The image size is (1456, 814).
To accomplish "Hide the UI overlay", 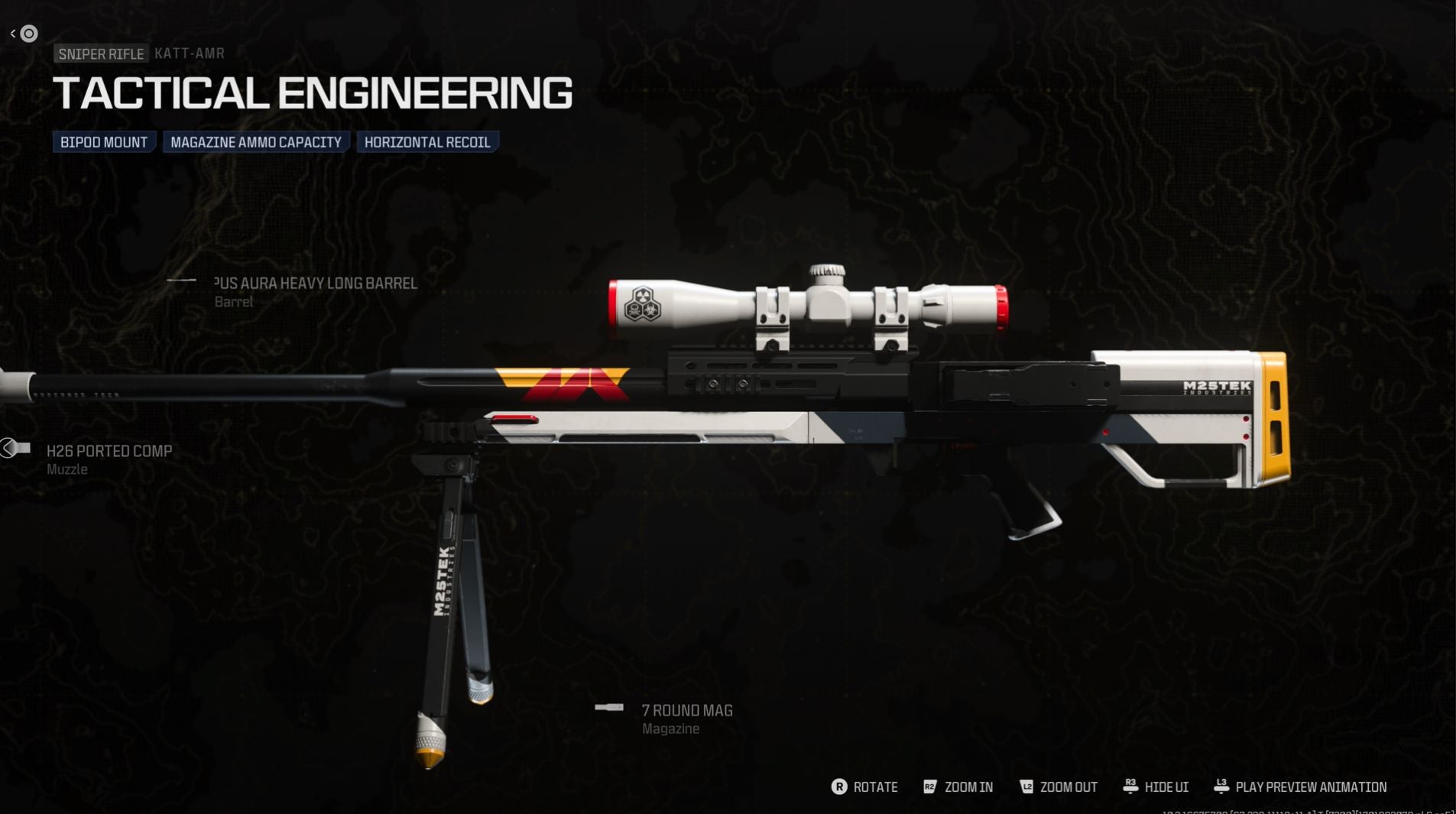I will click(x=1156, y=787).
